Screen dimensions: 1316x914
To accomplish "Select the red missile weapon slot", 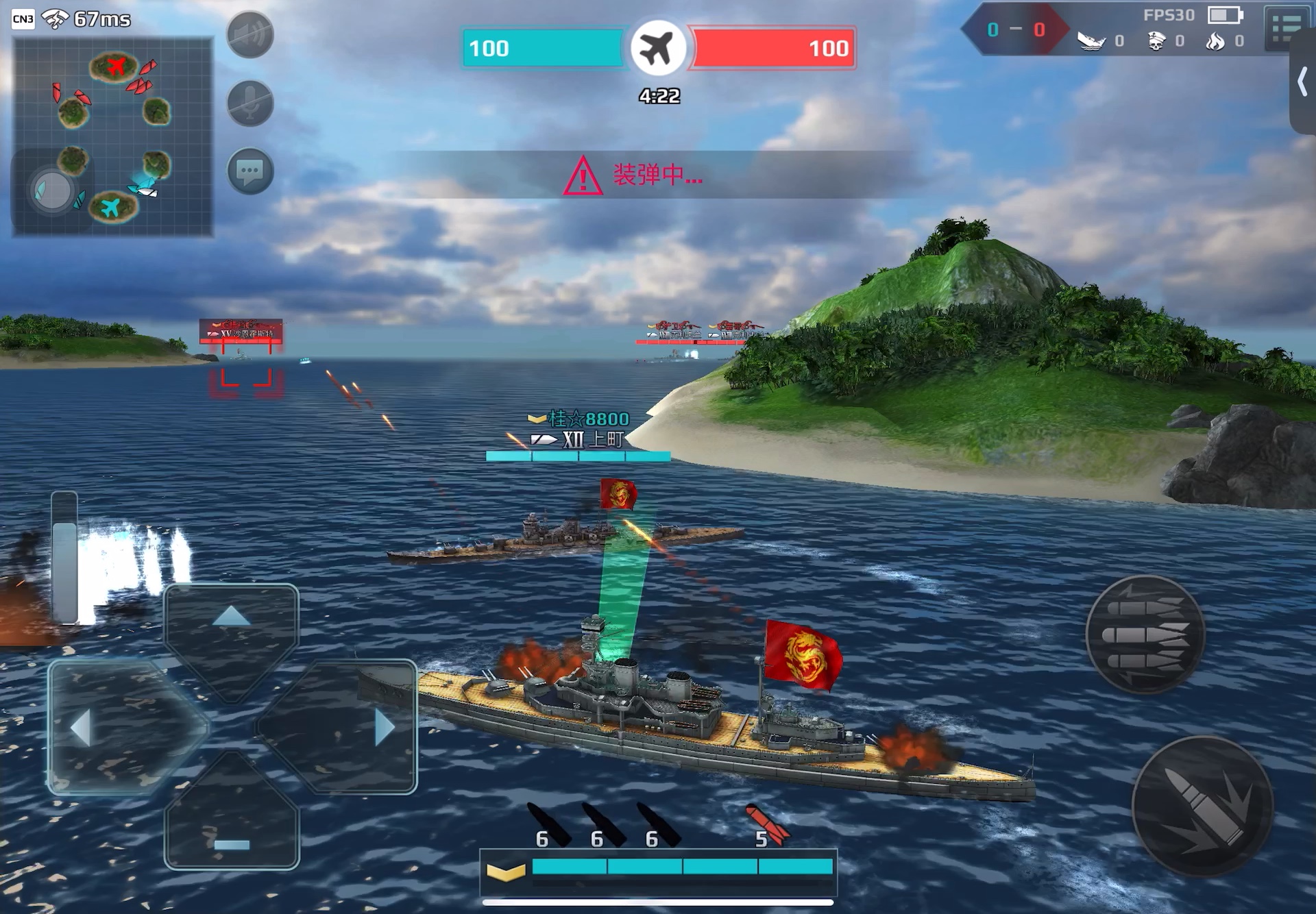I will (768, 826).
